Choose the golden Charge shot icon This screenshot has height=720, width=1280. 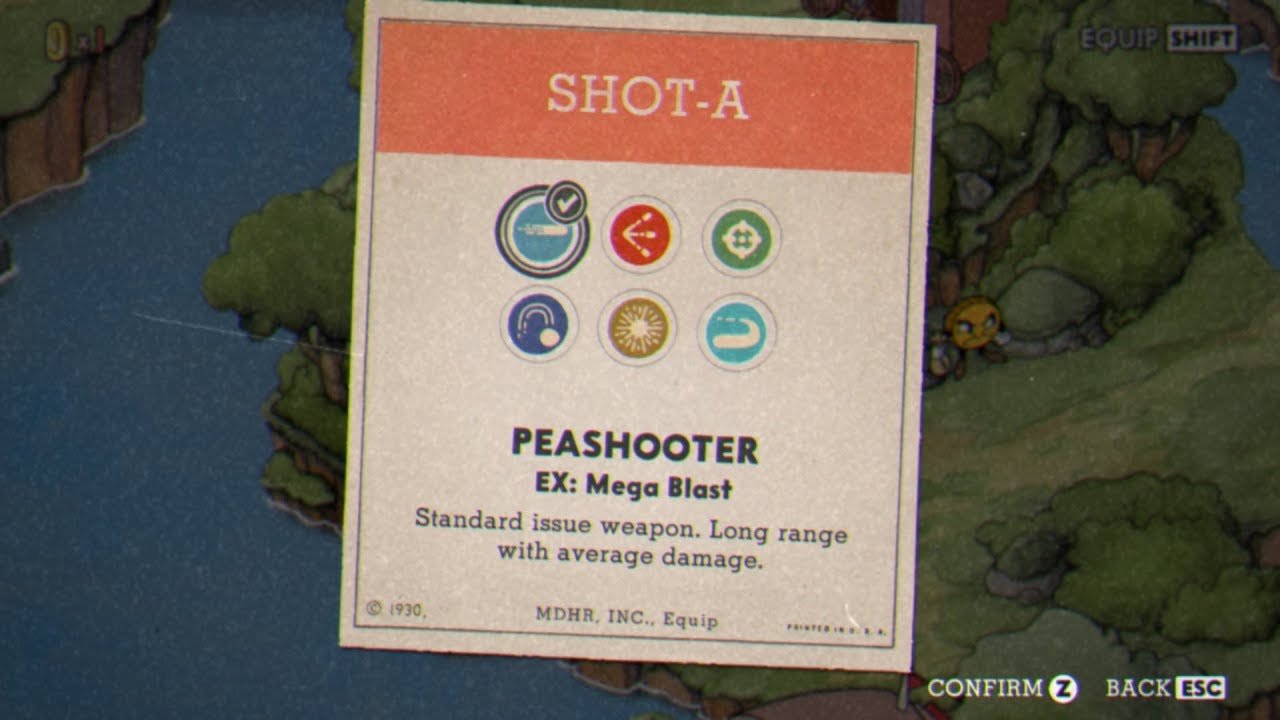[637, 328]
